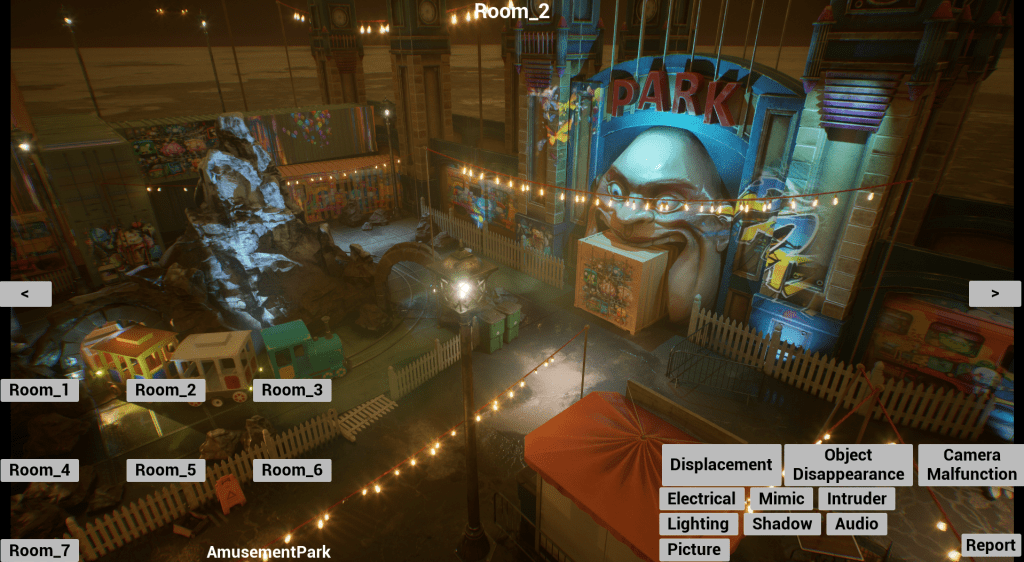This screenshot has height=562, width=1024.
Task: Switch to the Room_1 camera
Action: coord(40,390)
